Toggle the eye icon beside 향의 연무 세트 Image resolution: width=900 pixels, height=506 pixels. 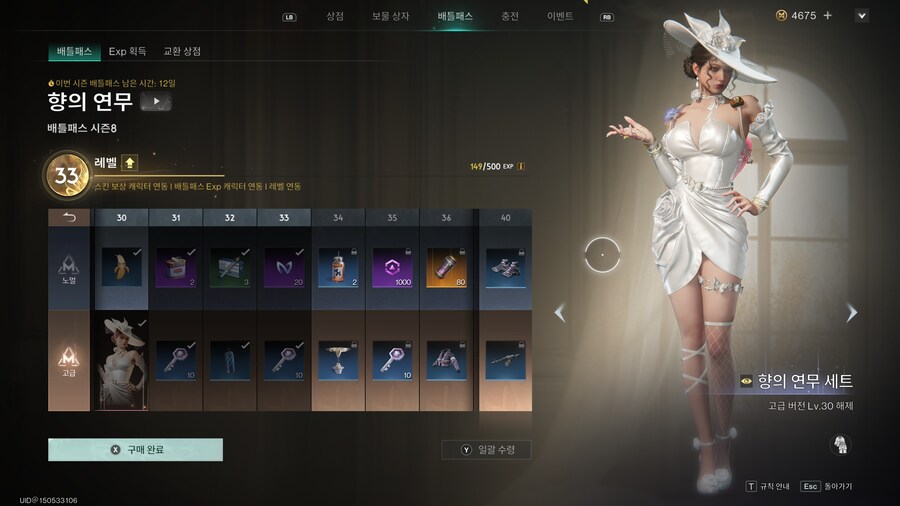coord(746,381)
